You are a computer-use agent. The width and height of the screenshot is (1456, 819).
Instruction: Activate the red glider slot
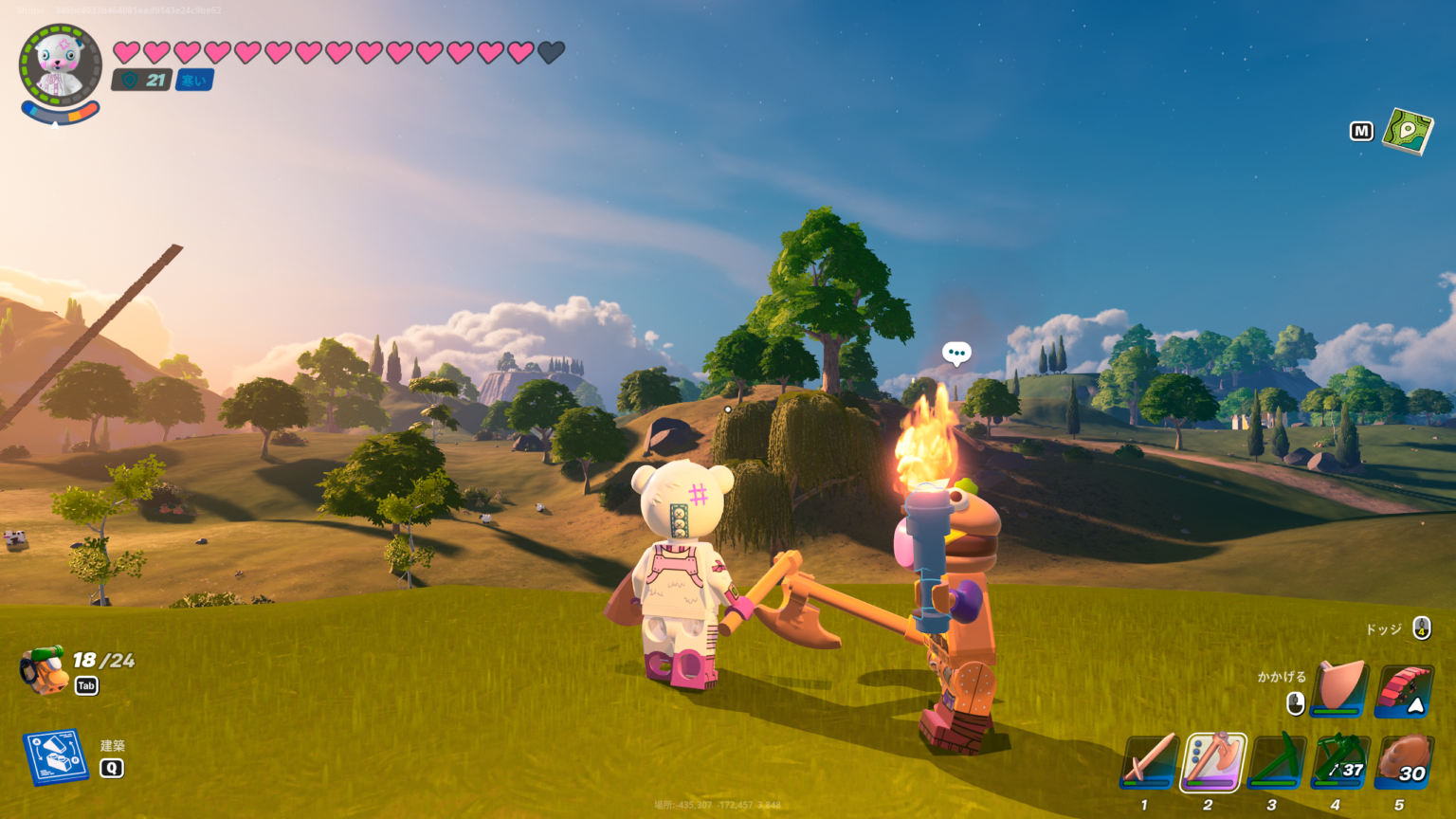tap(1404, 689)
